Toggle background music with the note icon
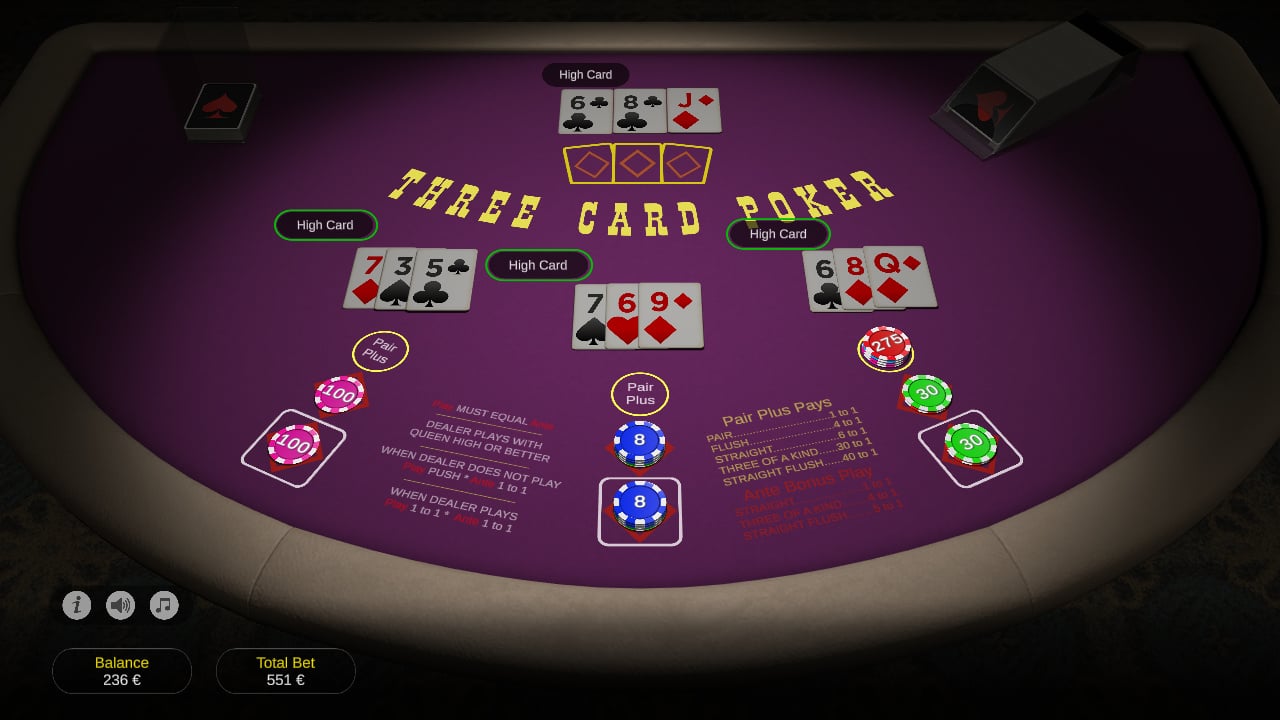 tap(164, 605)
